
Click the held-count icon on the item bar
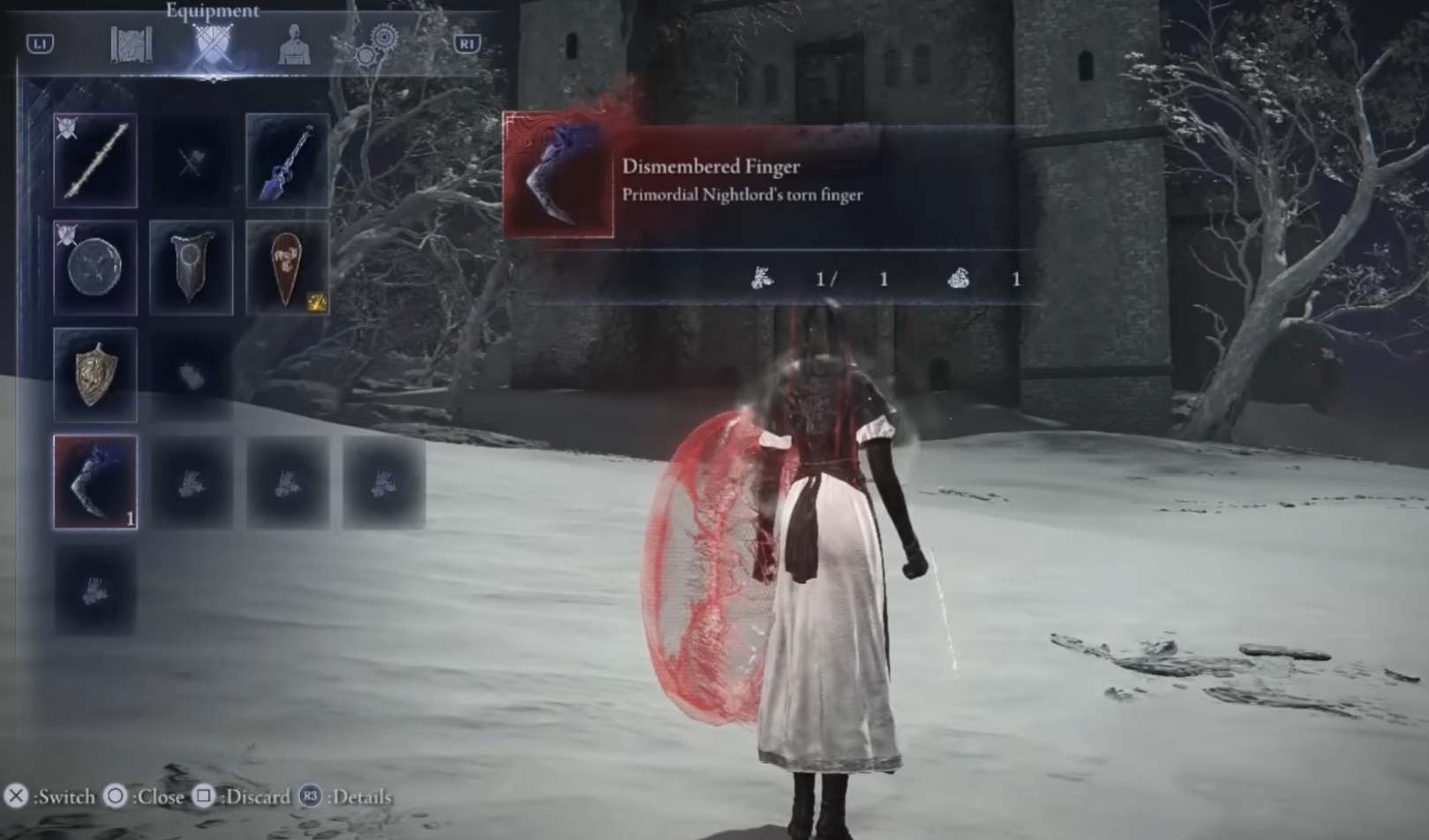761,278
